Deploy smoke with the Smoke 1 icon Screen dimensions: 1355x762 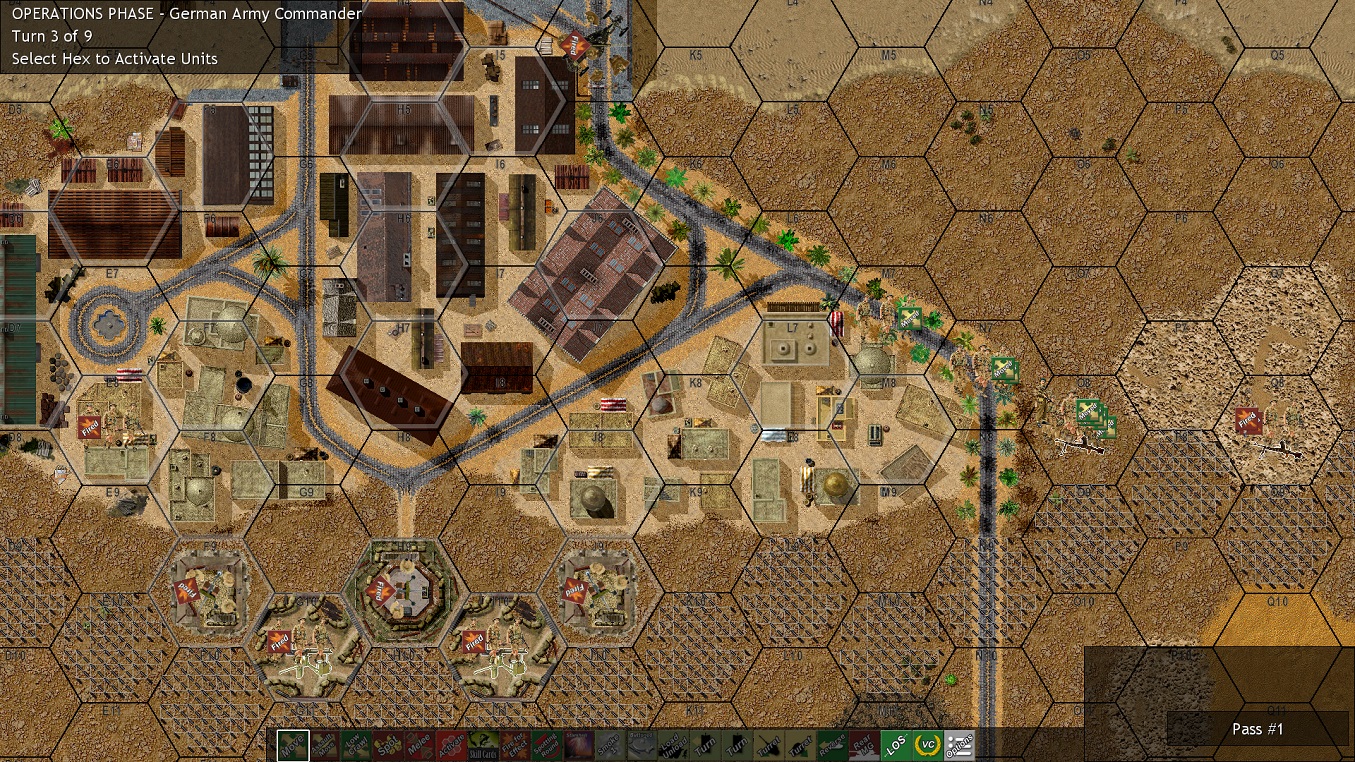tap(609, 746)
